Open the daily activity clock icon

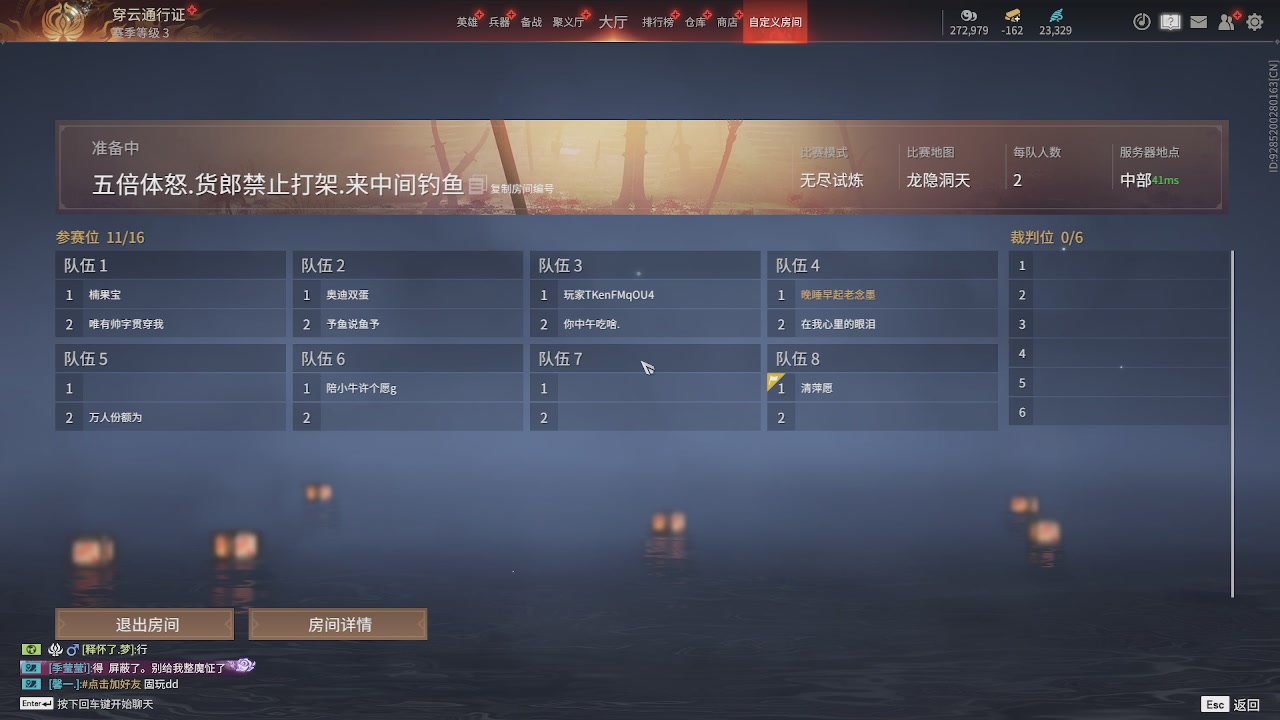1141,21
